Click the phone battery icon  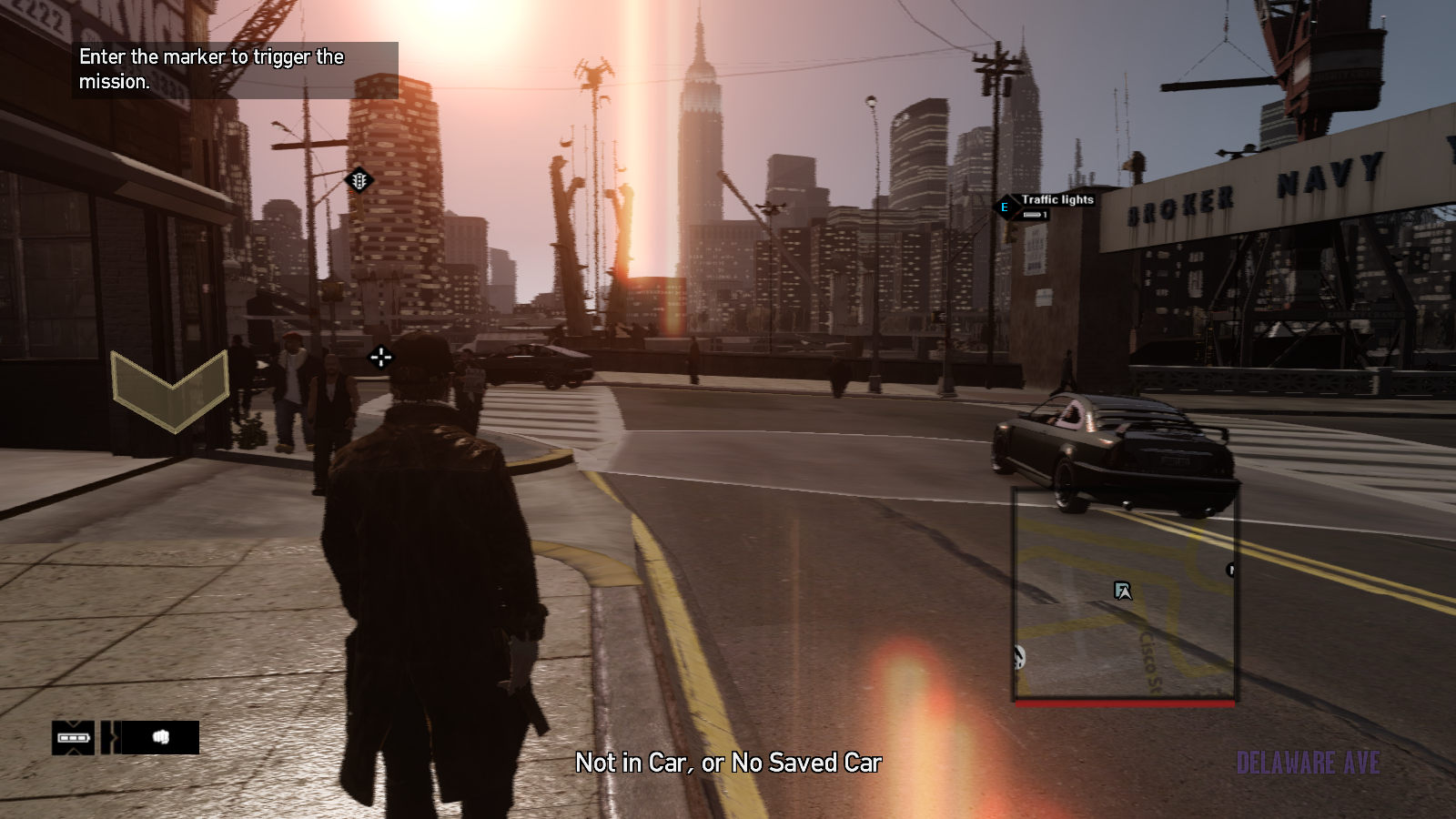(x=73, y=737)
